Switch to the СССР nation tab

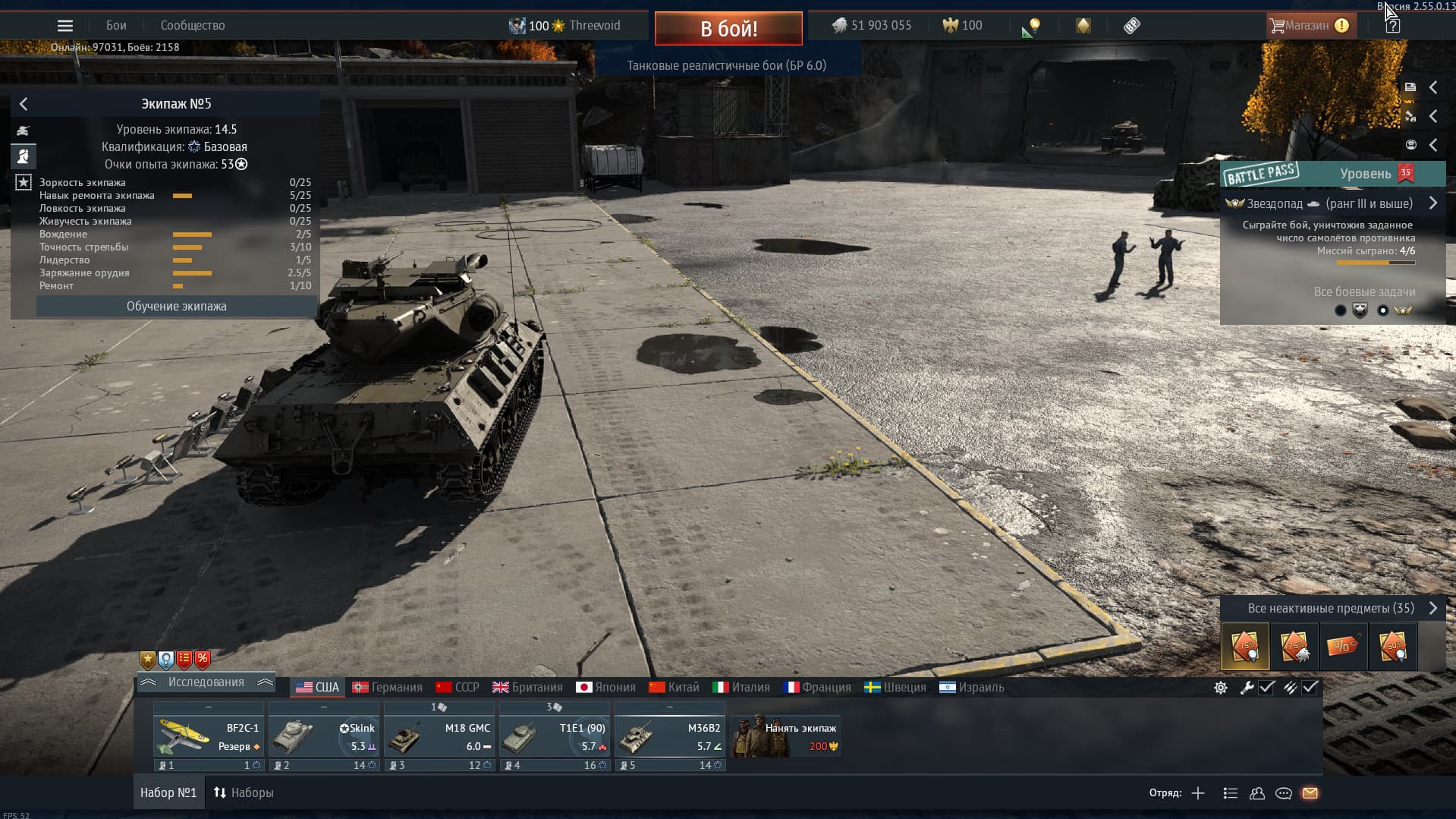pos(458,688)
